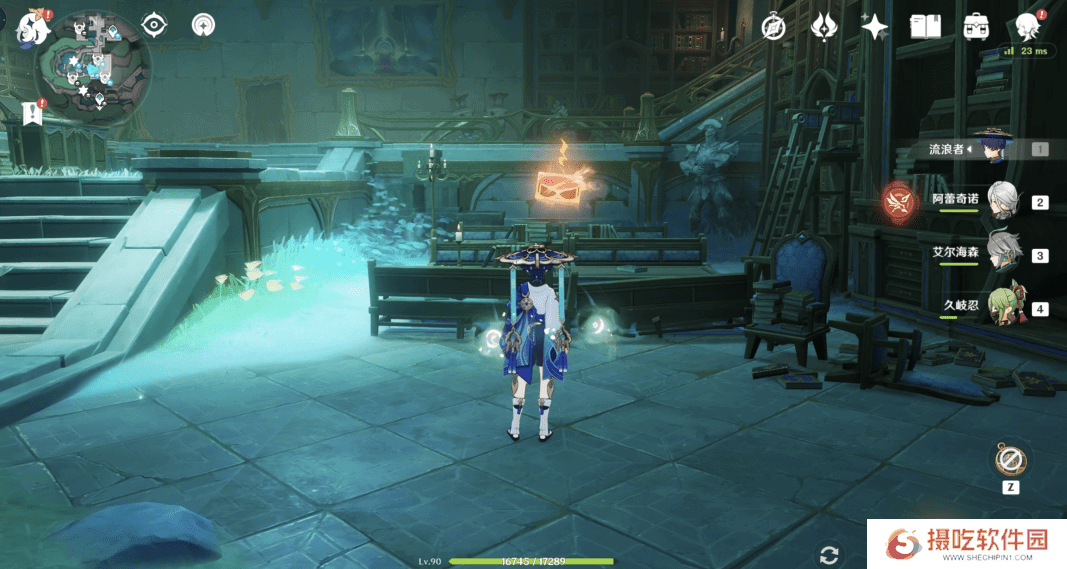Click the 摄吃软件园 watermark logo

pos(968,543)
